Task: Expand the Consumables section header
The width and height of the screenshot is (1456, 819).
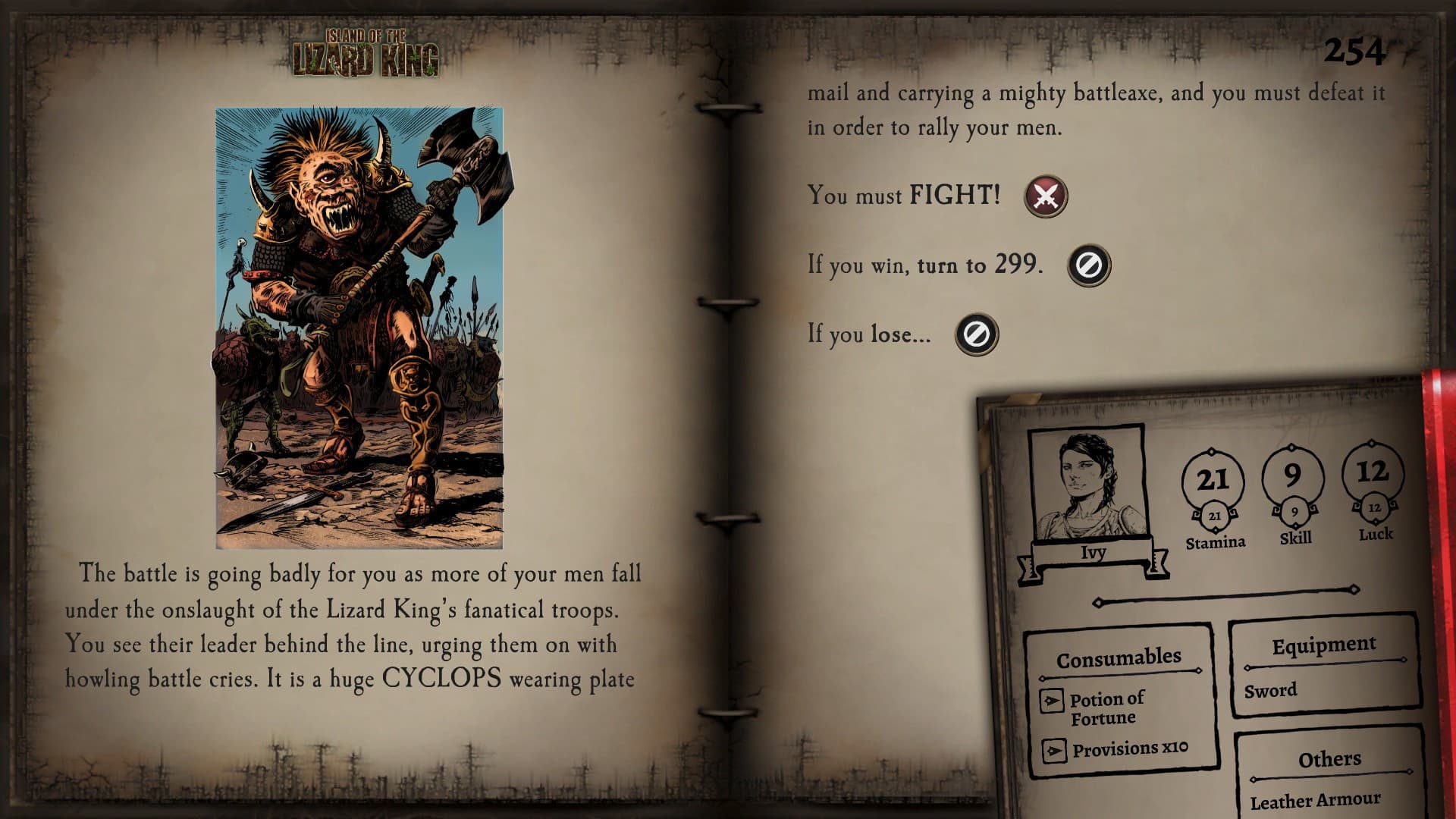Action: [x=1120, y=659]
